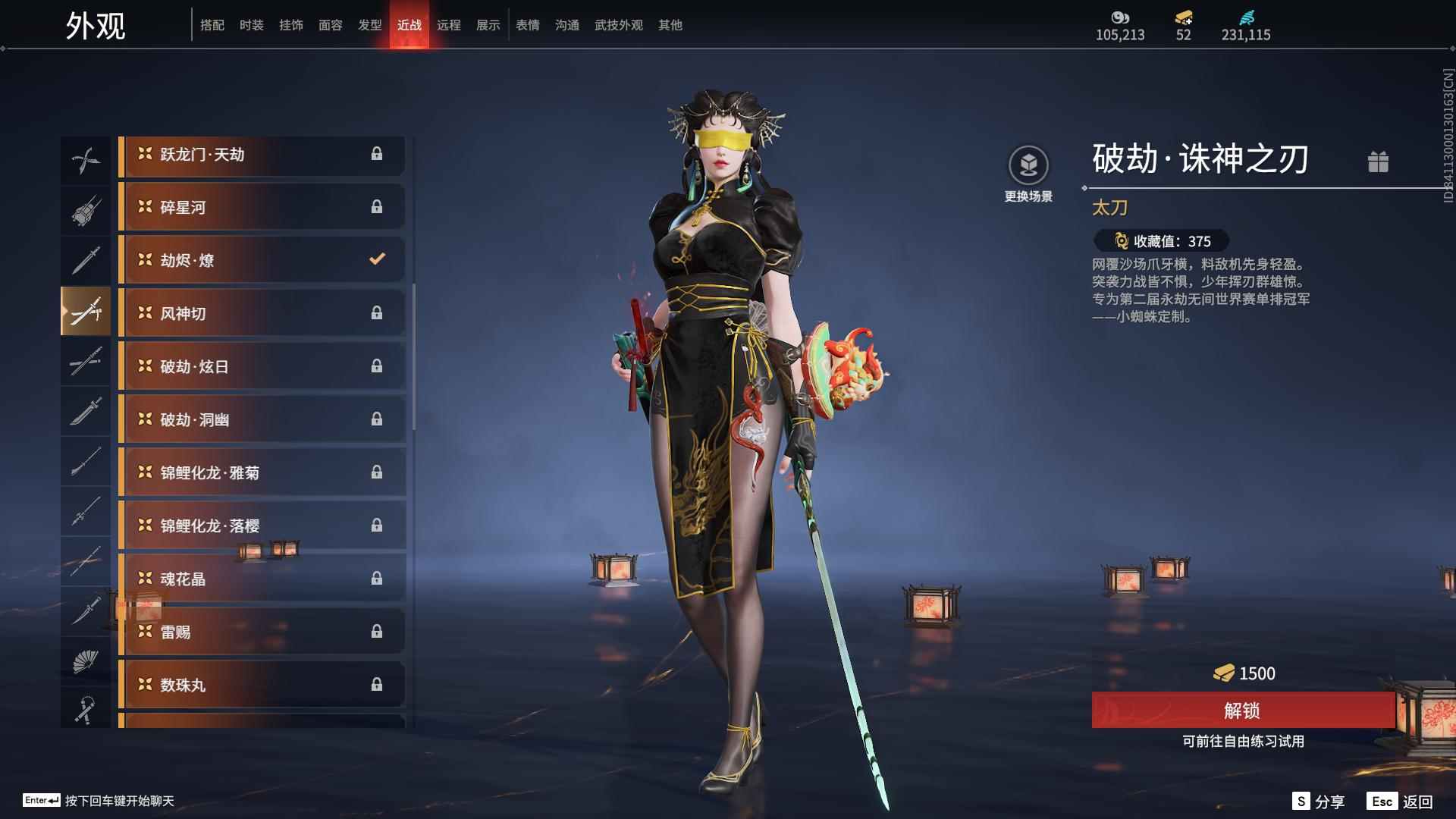This screenshot has height=819, width=1456.
Task: Choose the nunchaku weapon category
Action: click(86, 710)
